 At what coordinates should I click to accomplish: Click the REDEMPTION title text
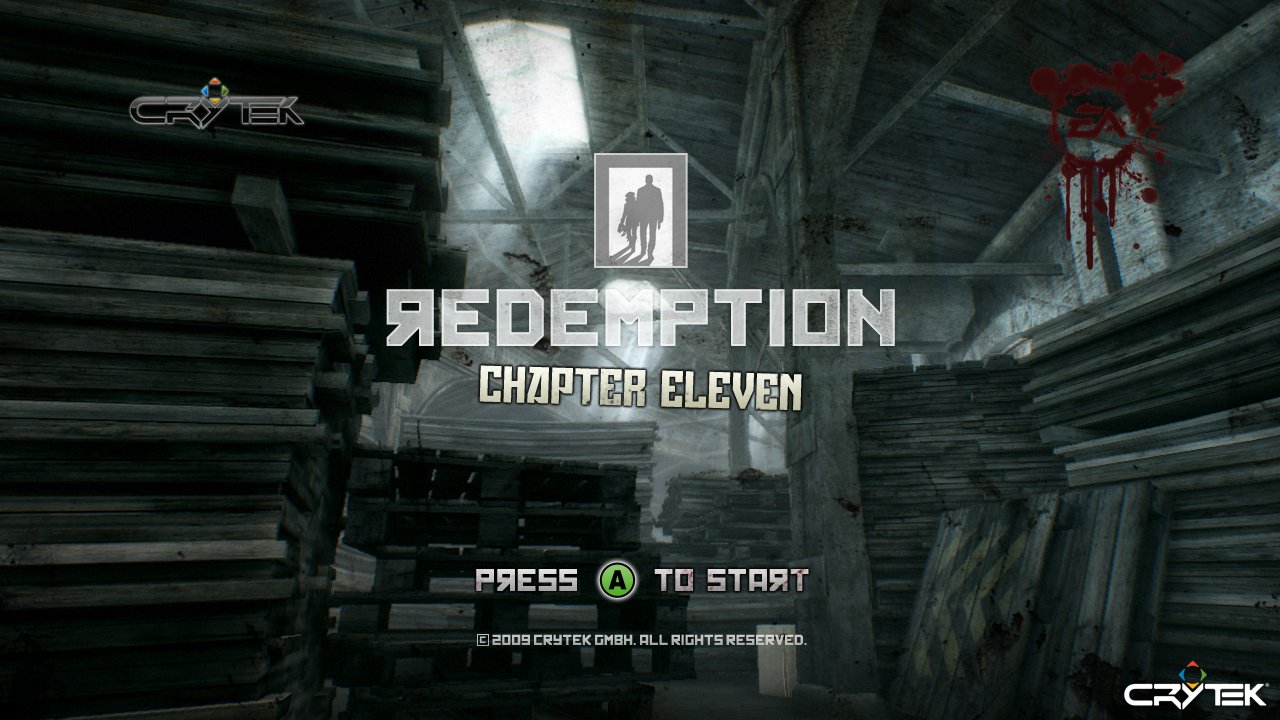coord(640,315)
